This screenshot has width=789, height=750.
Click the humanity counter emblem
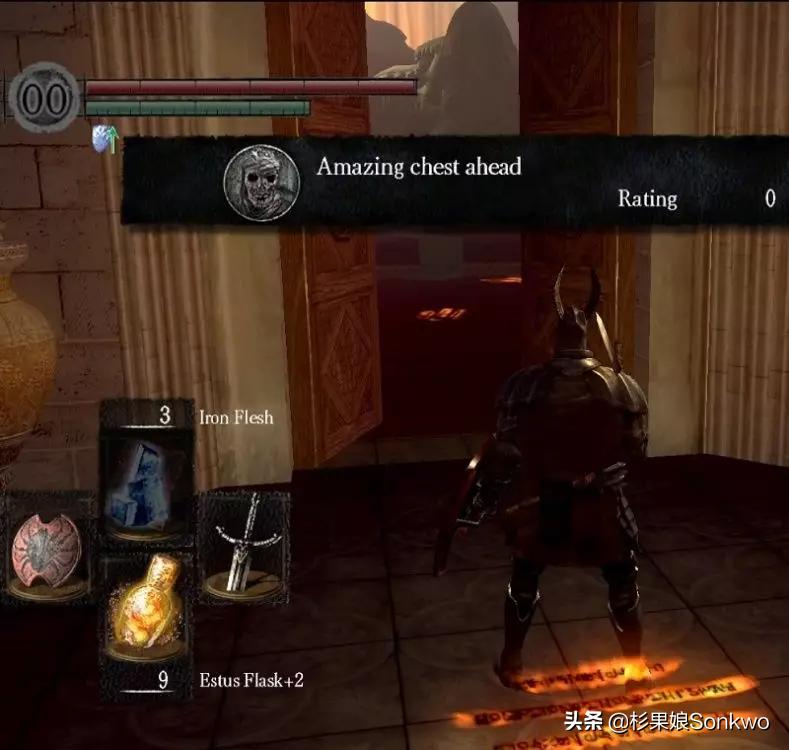click(x=45, y=98)
